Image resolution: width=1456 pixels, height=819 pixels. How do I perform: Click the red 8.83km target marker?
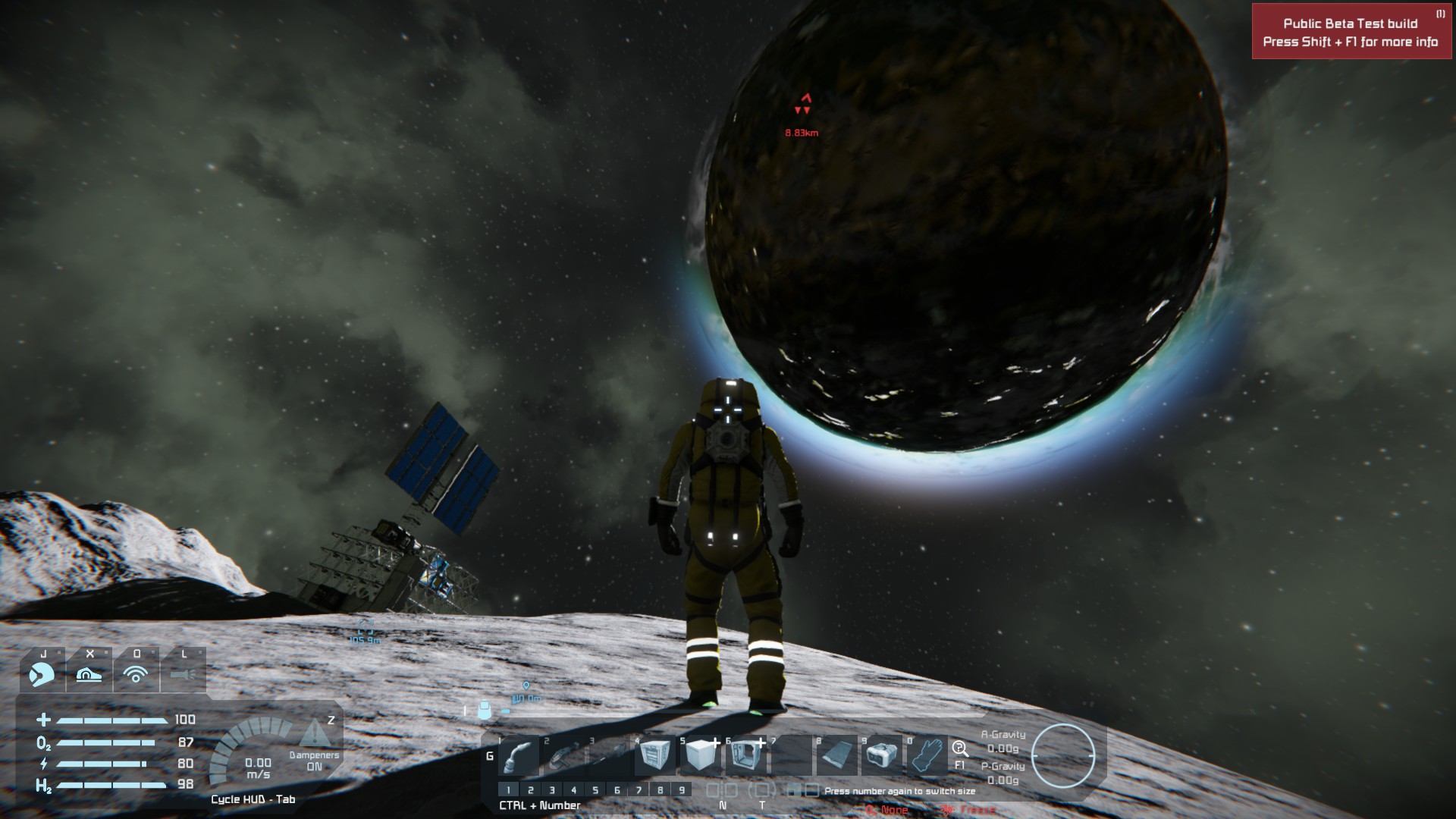(804, 105)
